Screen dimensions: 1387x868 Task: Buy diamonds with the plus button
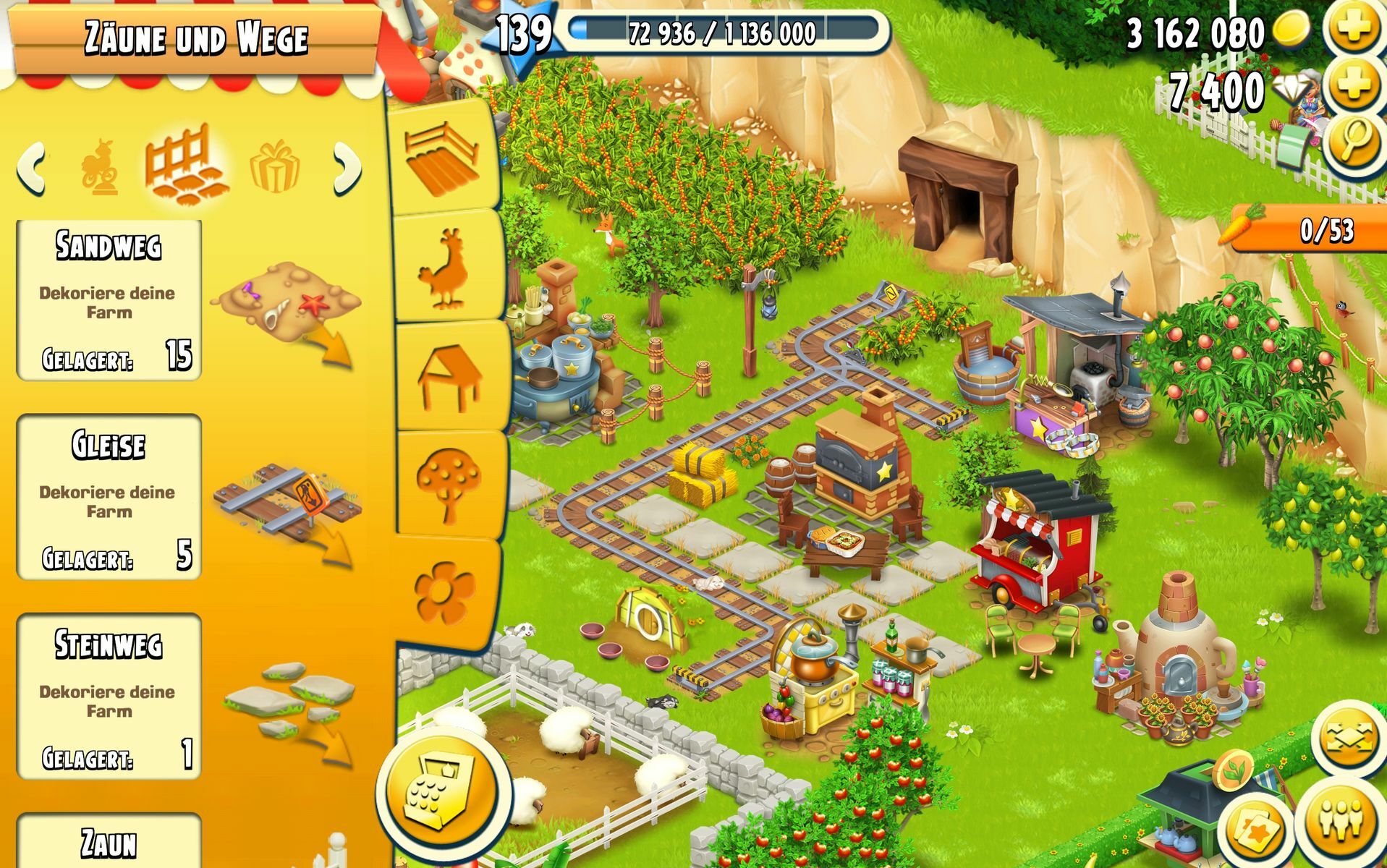tap(1354, 87)
